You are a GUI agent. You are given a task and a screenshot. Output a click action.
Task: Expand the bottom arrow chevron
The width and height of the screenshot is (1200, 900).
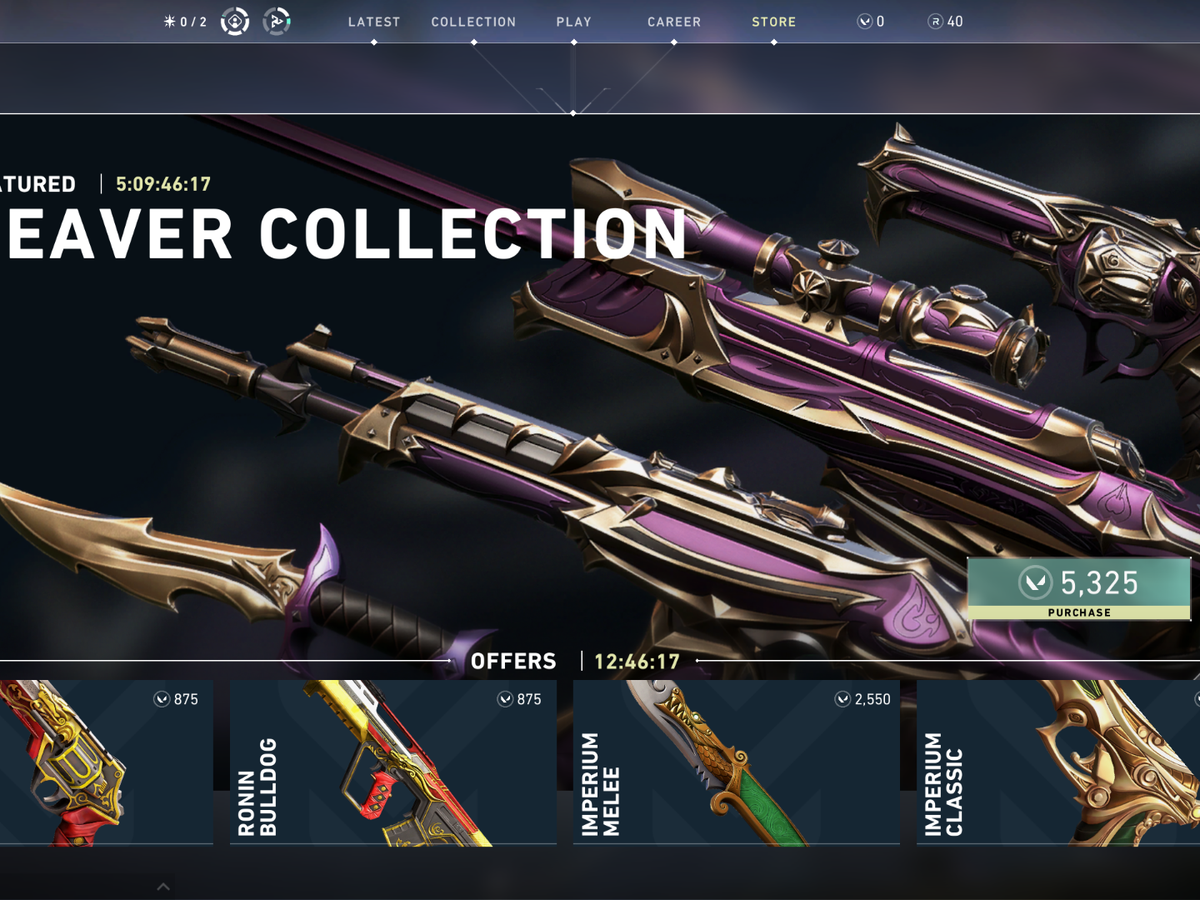click(x=164, y=886)
